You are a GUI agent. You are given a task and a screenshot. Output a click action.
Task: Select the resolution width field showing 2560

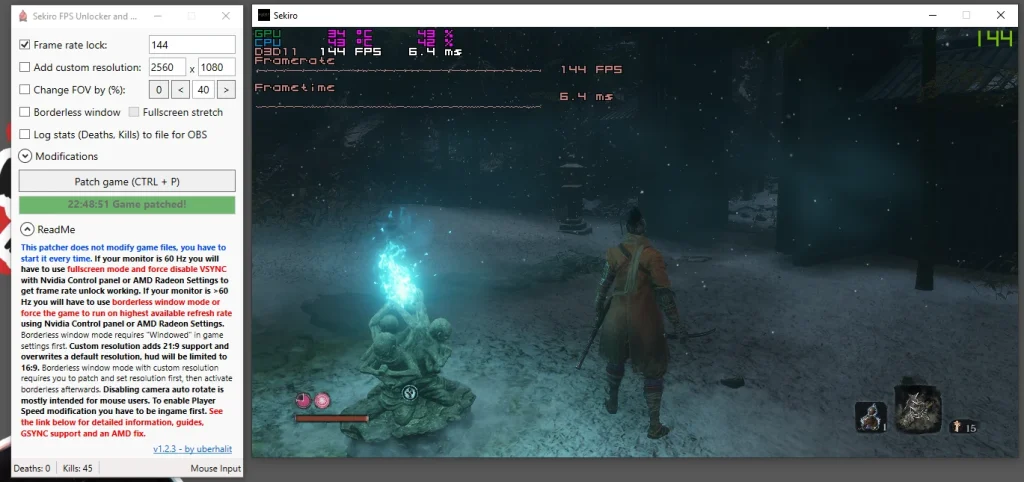pos(167,67)
